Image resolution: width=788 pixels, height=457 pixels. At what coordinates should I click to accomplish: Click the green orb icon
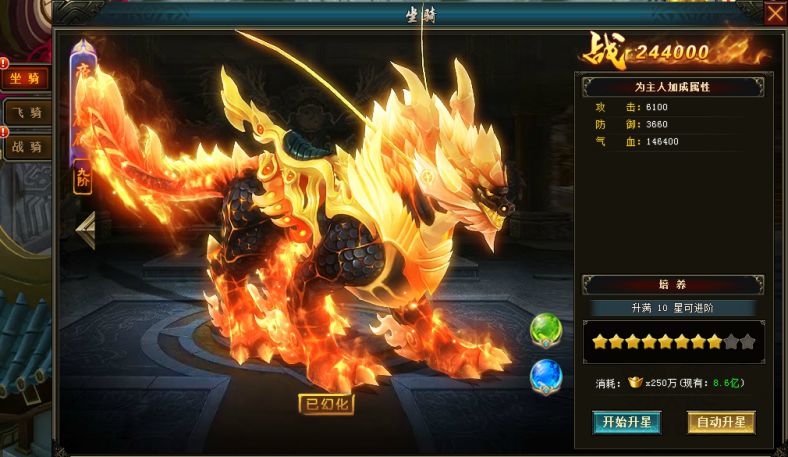546,329
